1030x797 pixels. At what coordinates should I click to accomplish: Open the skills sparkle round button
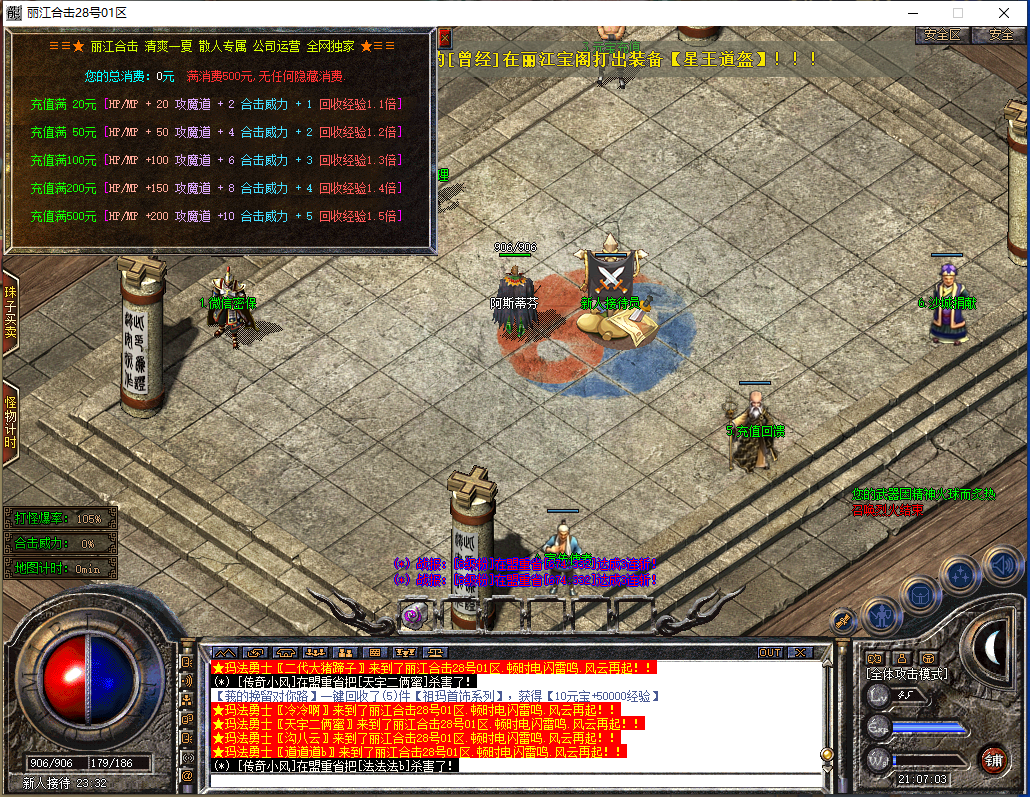(960, 575)
